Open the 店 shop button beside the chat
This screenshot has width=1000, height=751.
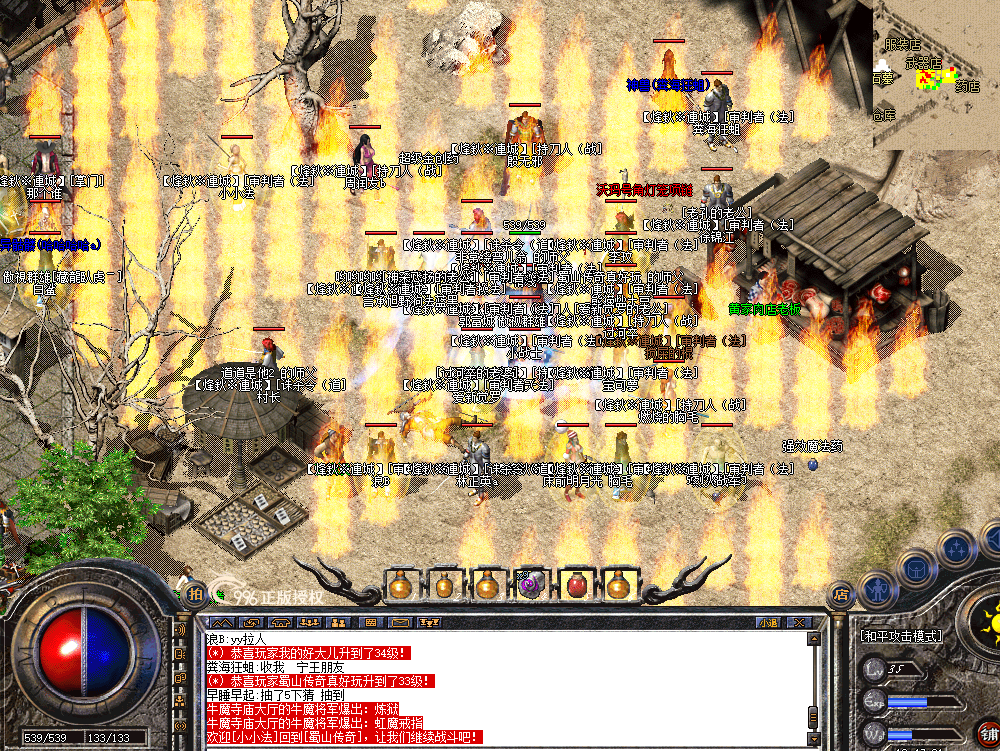click(841, 593)
